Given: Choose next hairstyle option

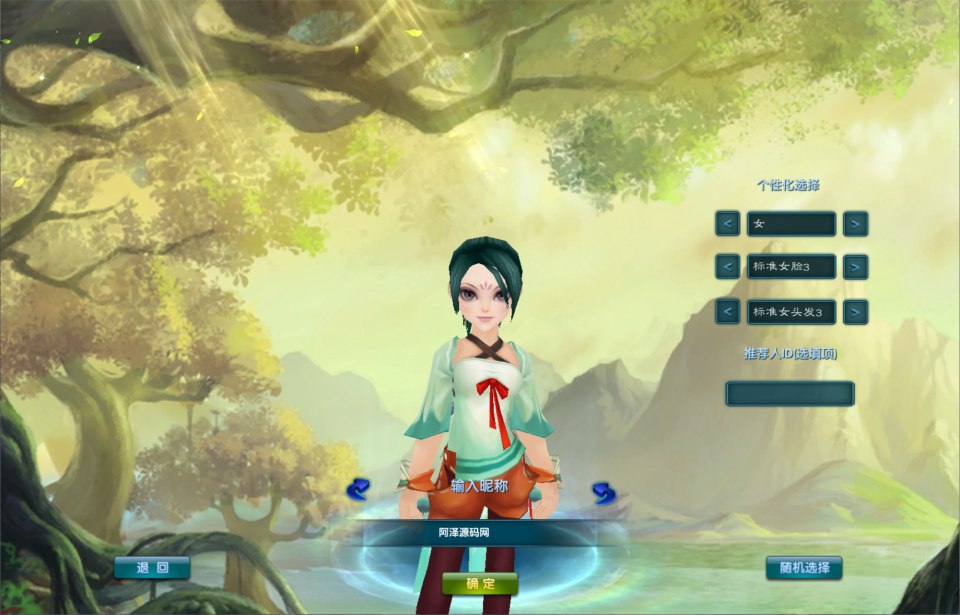Looking at the screenshot, I should 855,312.
